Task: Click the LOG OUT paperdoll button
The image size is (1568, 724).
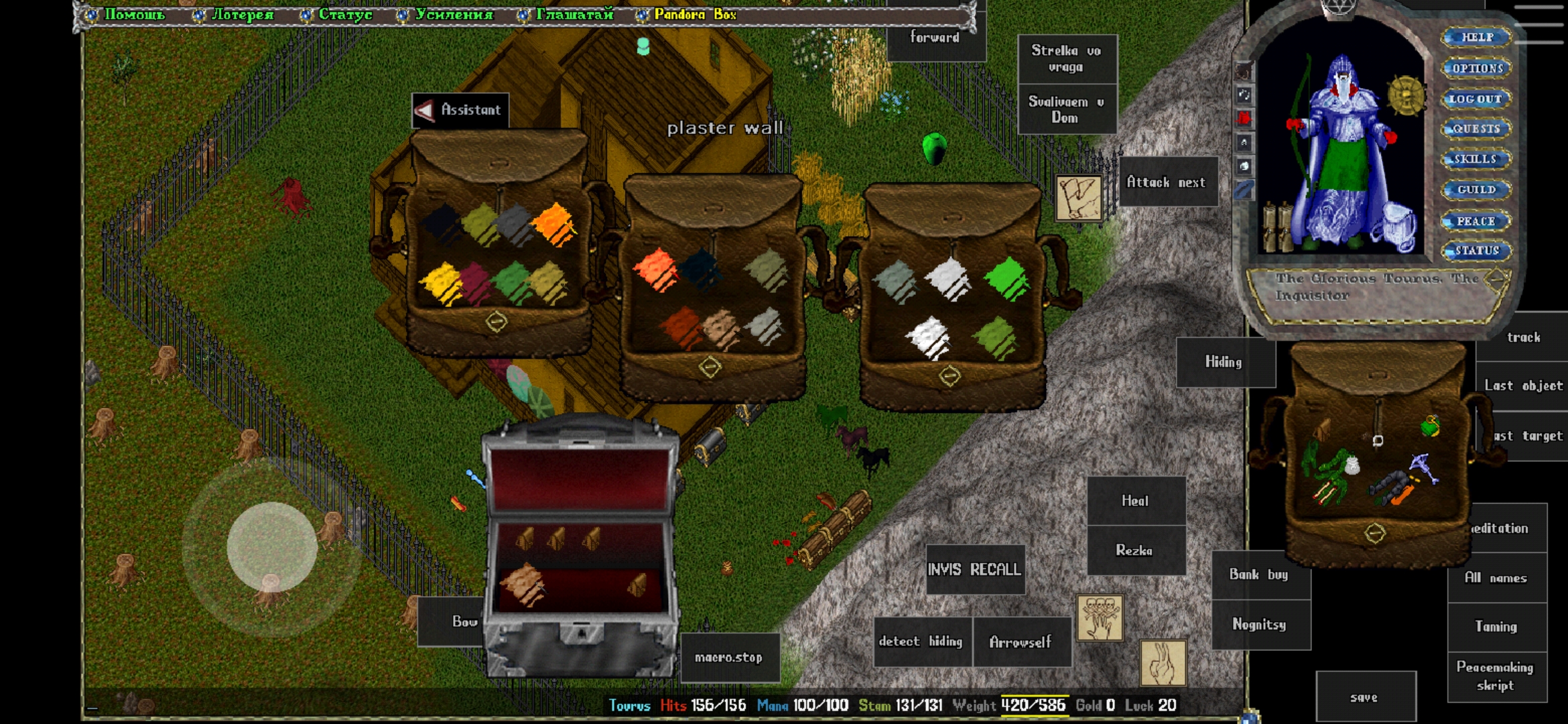Action: [x=1475, y=99]
